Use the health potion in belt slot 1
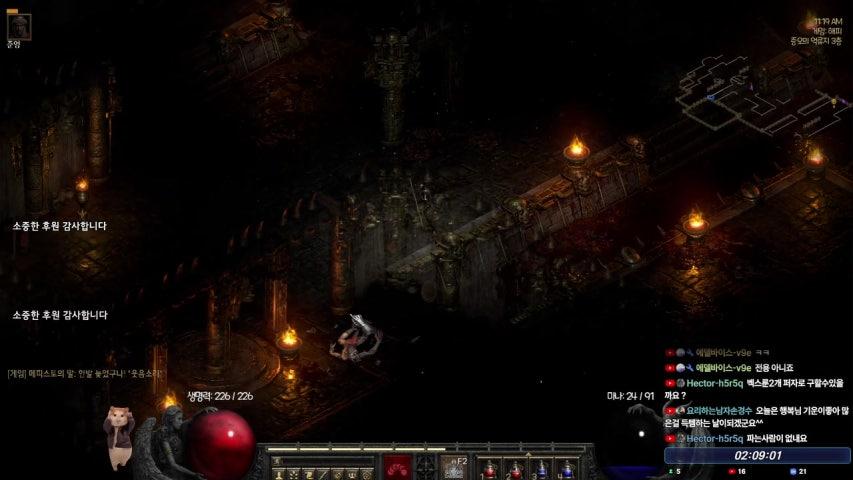 click(x=490, y=468)
